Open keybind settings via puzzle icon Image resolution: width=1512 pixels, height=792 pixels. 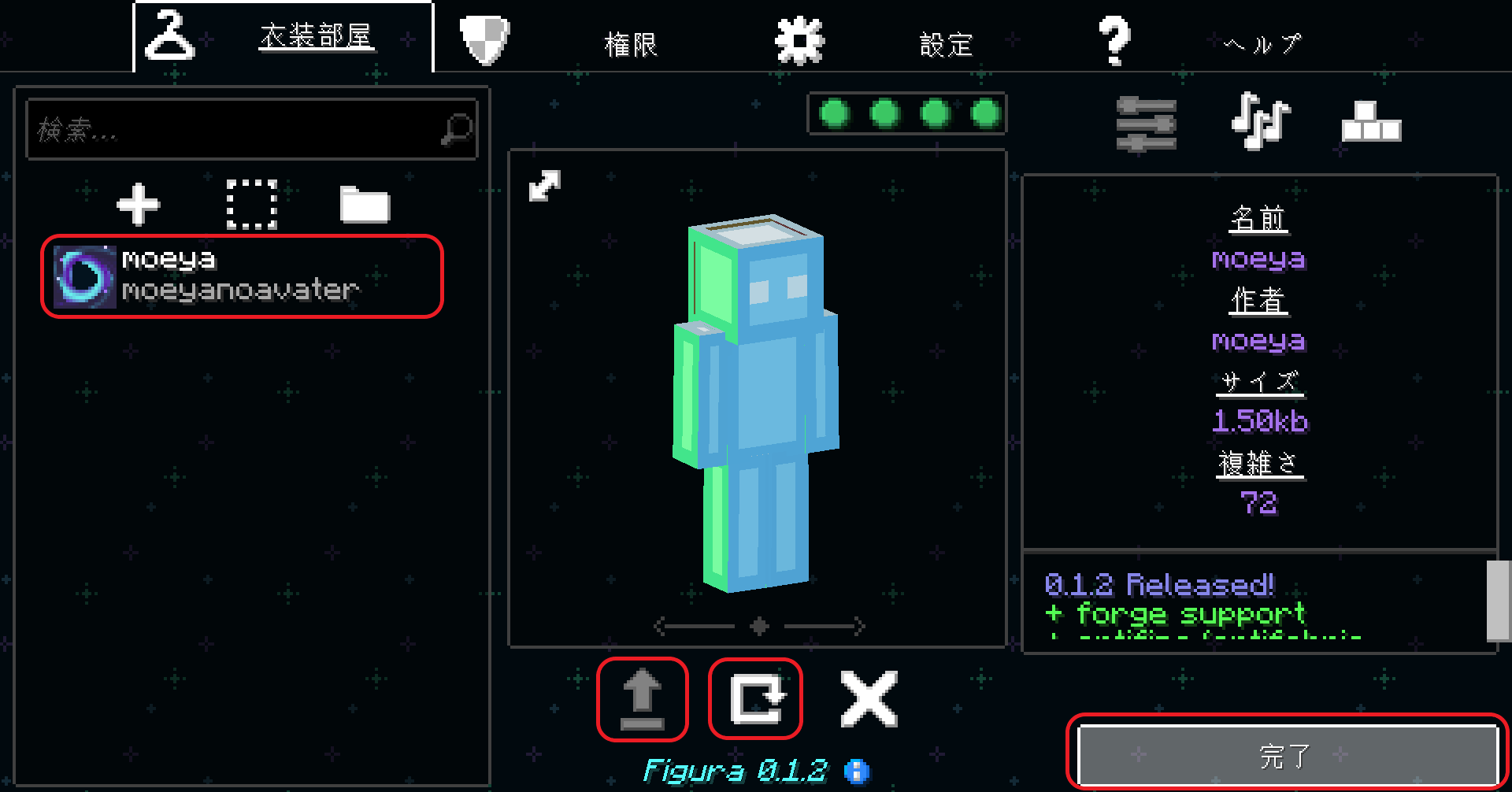(x=1370, y=122)
